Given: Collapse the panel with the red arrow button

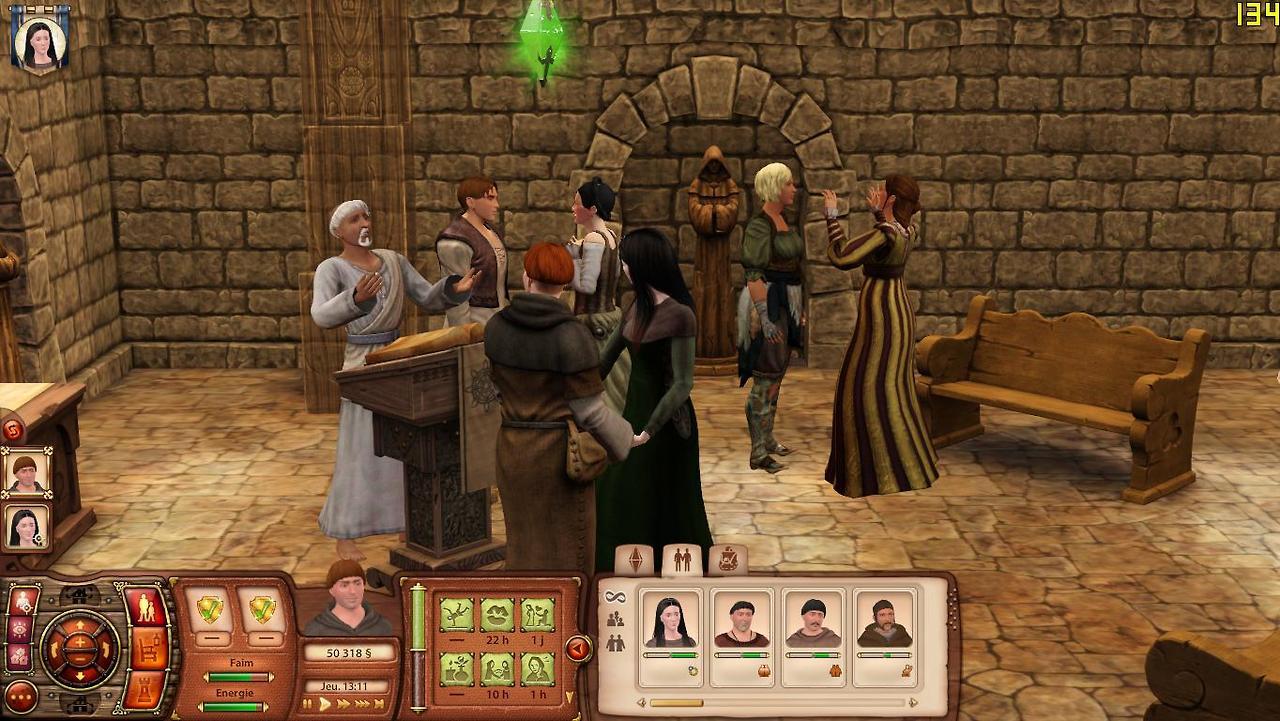Looking at the screenshot, I should coord(578,649).
